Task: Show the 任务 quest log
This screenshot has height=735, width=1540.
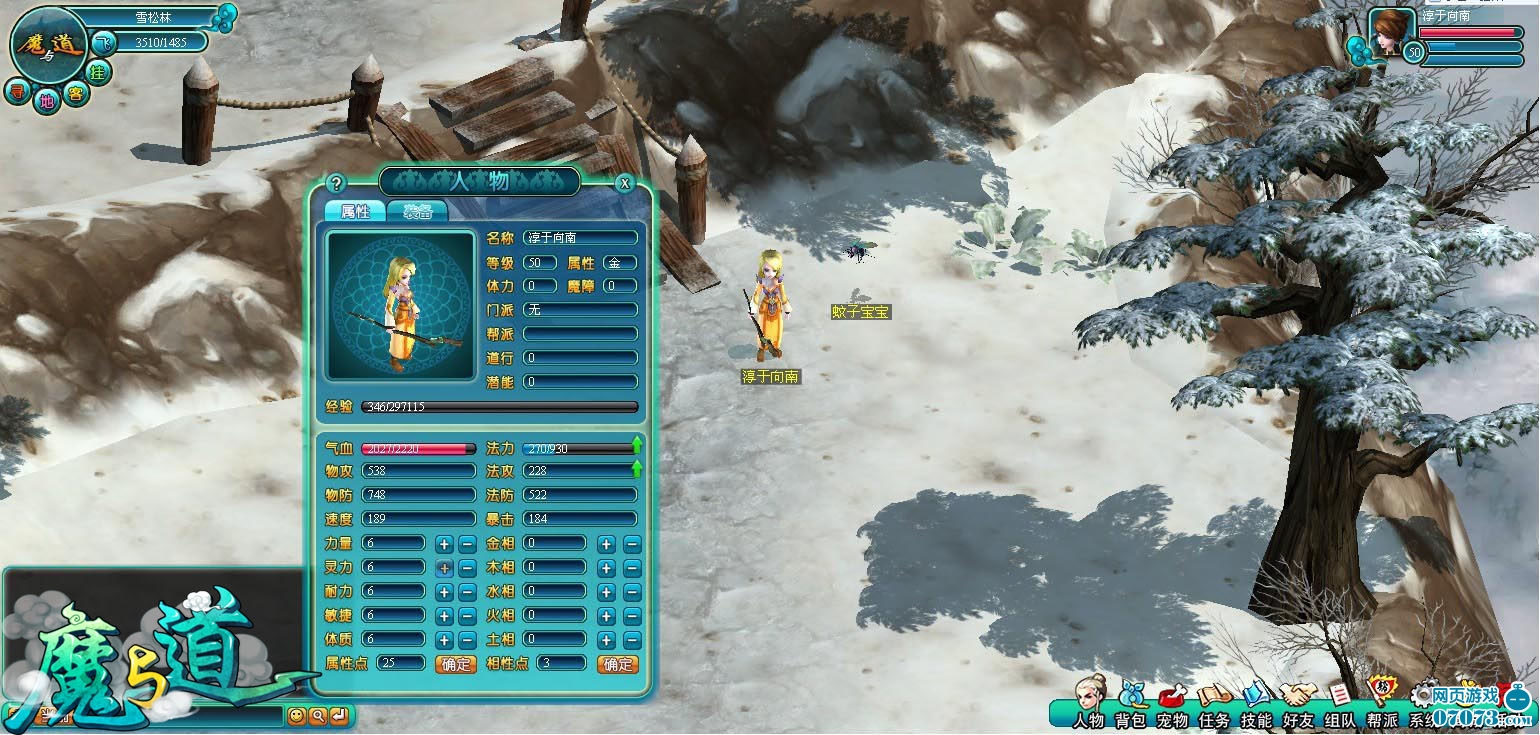Action: tap(1214, 707)
